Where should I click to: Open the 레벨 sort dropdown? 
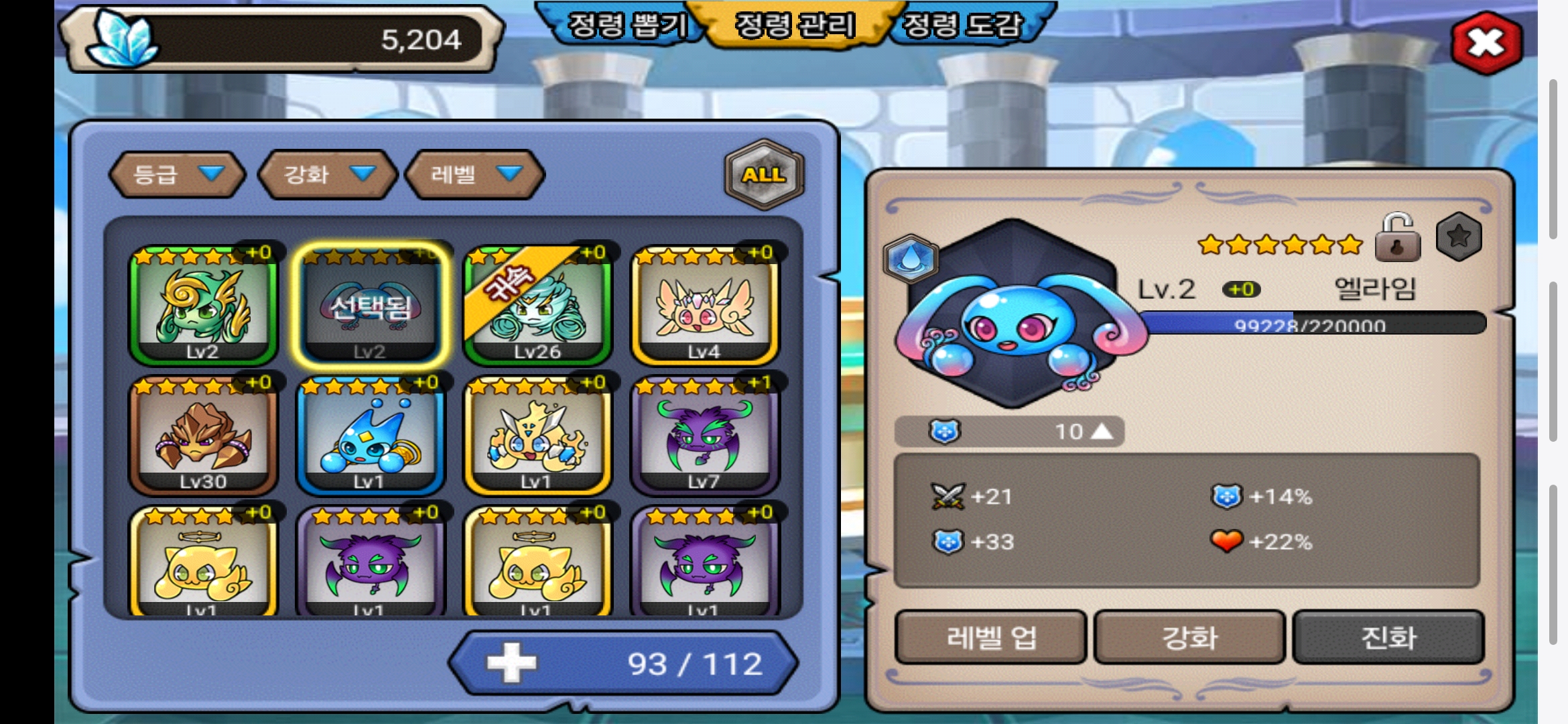coord(475,174)
